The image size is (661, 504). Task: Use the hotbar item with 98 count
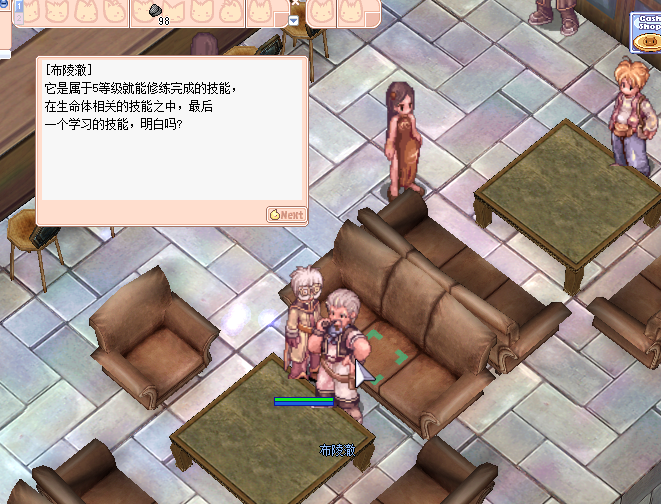158,12
